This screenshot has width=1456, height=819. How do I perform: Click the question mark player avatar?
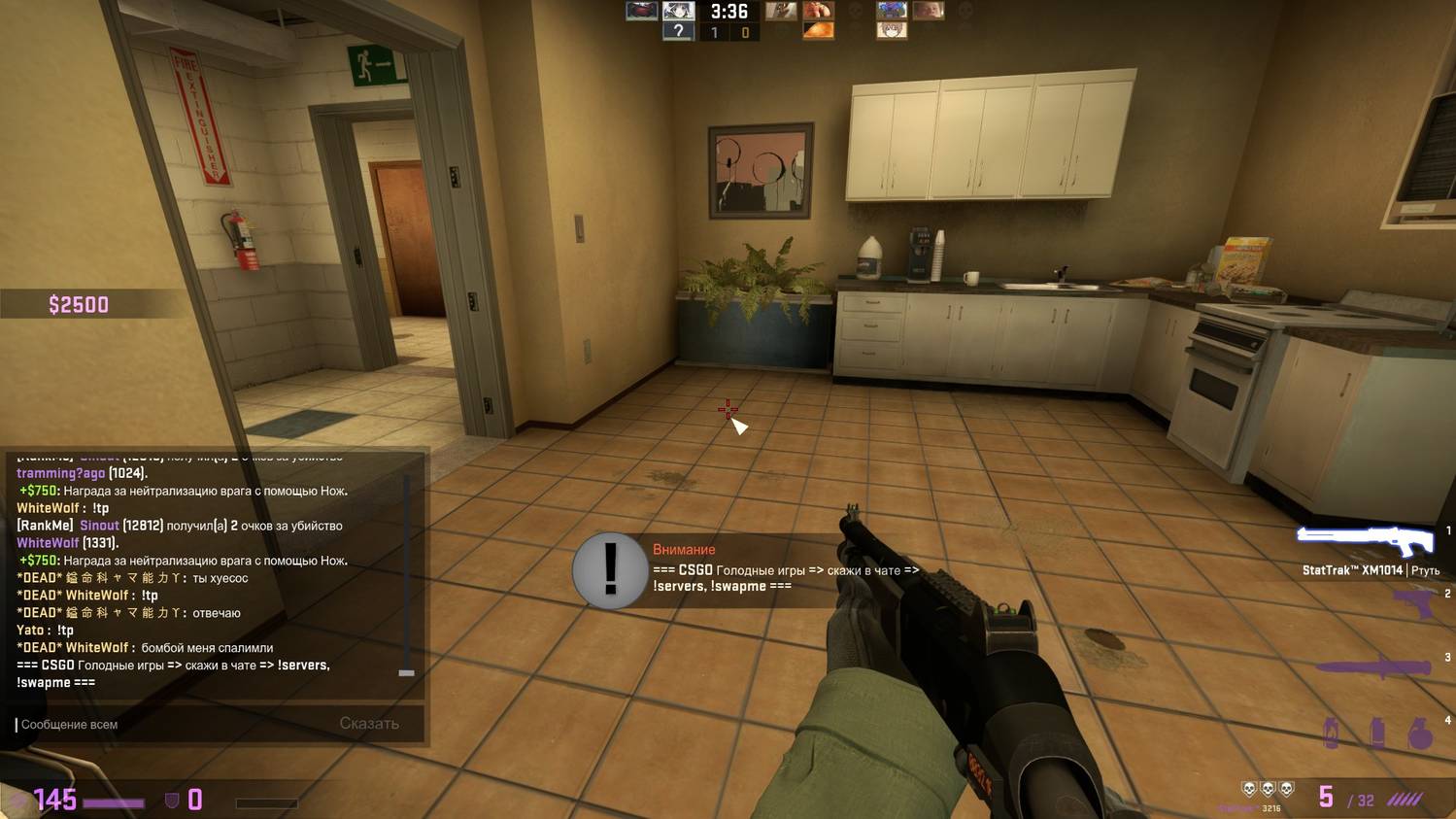pos(678,31)
